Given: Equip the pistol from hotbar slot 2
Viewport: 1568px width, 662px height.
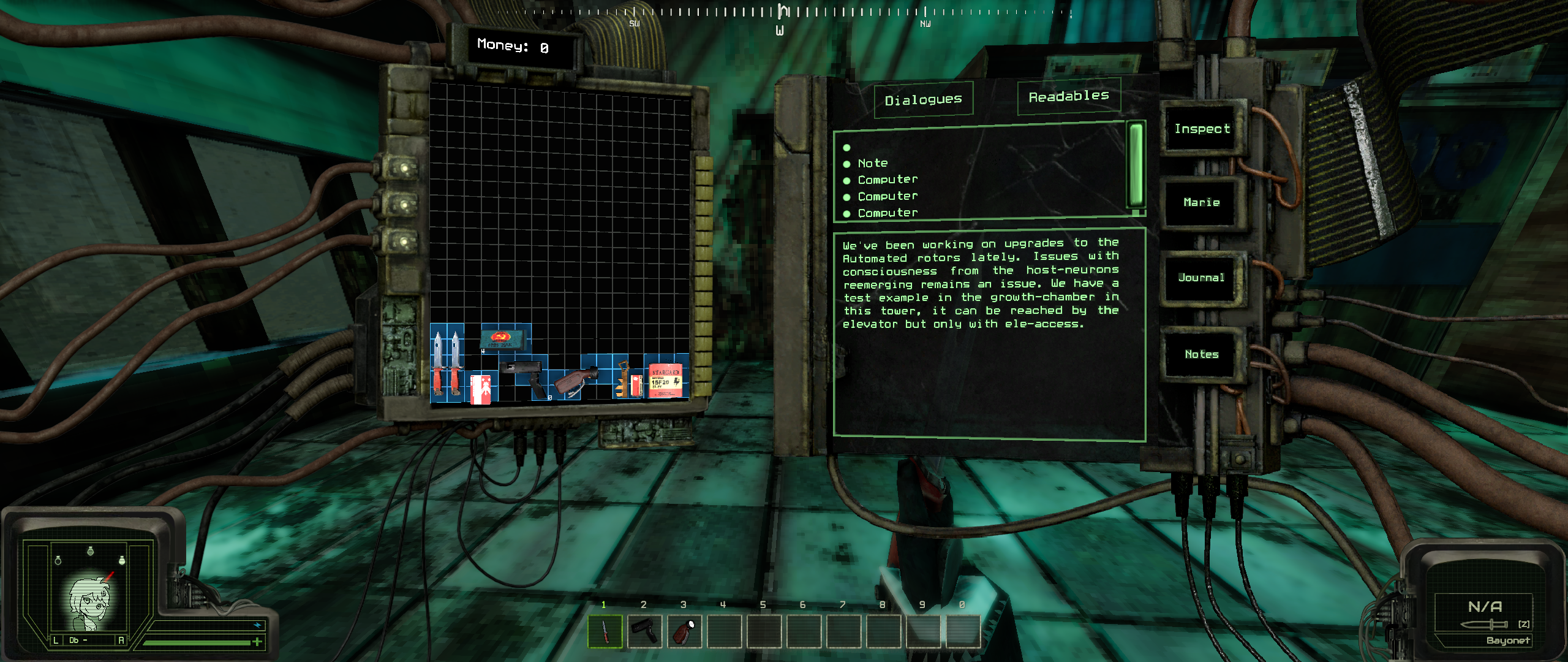Looking at the screenshot, I should pos(644,631).
